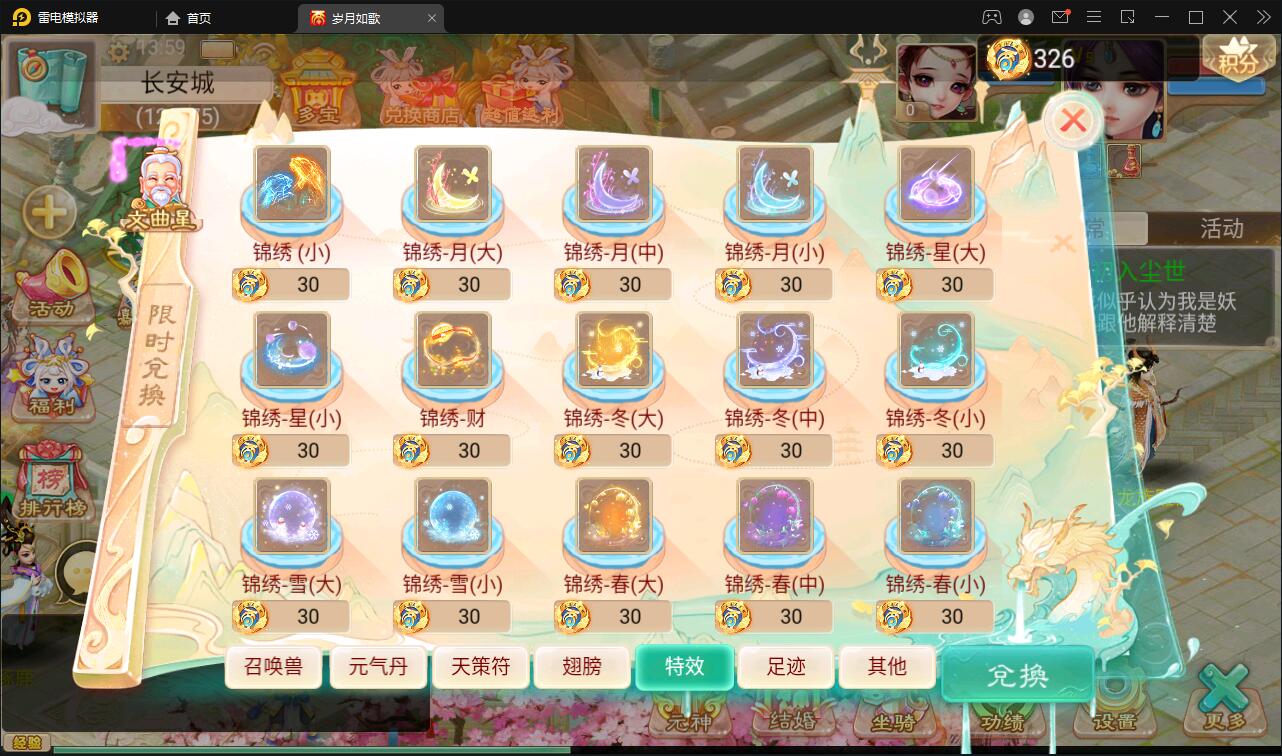This screenshot has width=1282, height=756.
Task: Select the 锦绣-财 item thumbnail
Action: pyautogui.click(x=451, y=351)
